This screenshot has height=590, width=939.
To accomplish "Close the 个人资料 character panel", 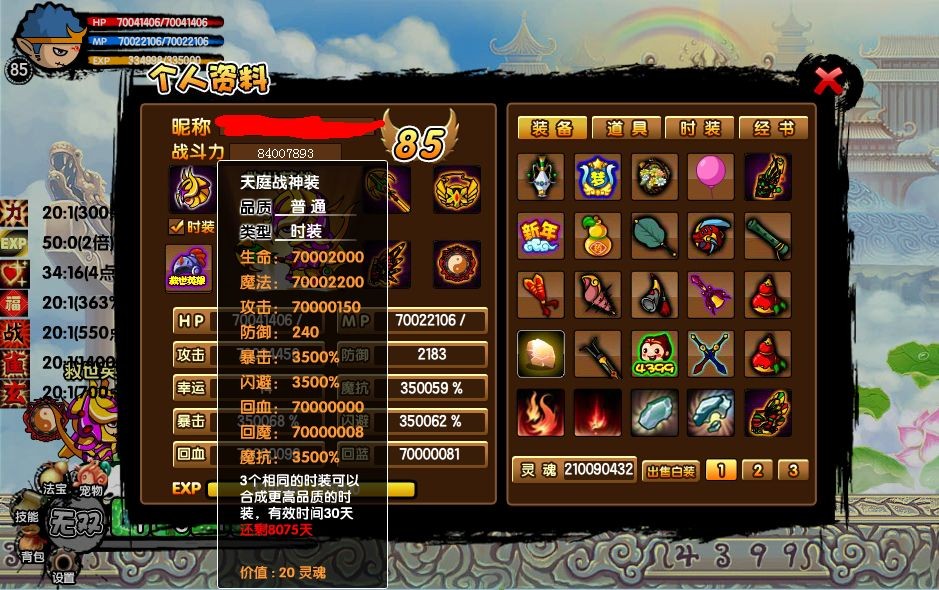I will 828,81.
